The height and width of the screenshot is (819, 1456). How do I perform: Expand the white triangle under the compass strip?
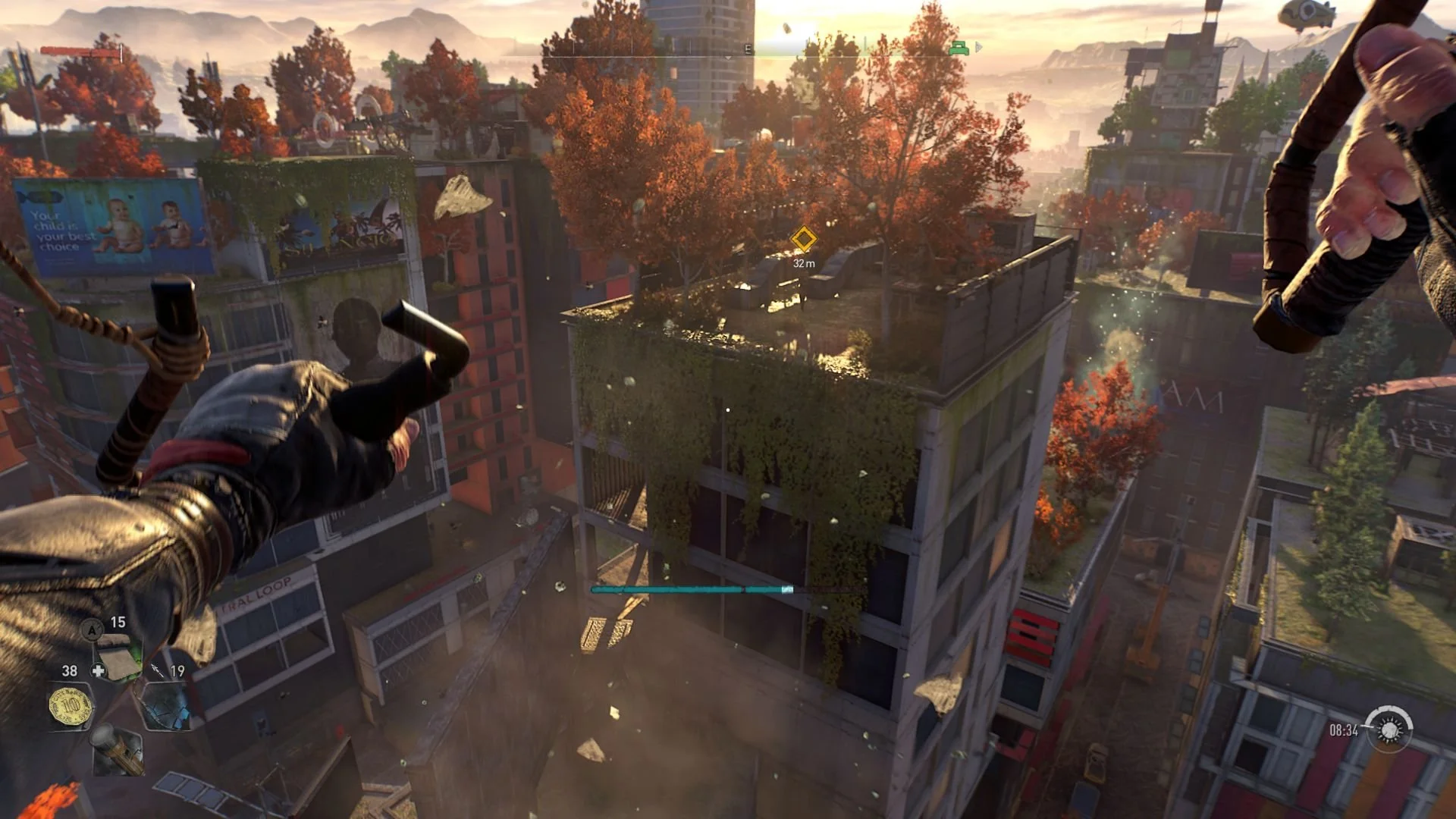click(x=728, y=58)
